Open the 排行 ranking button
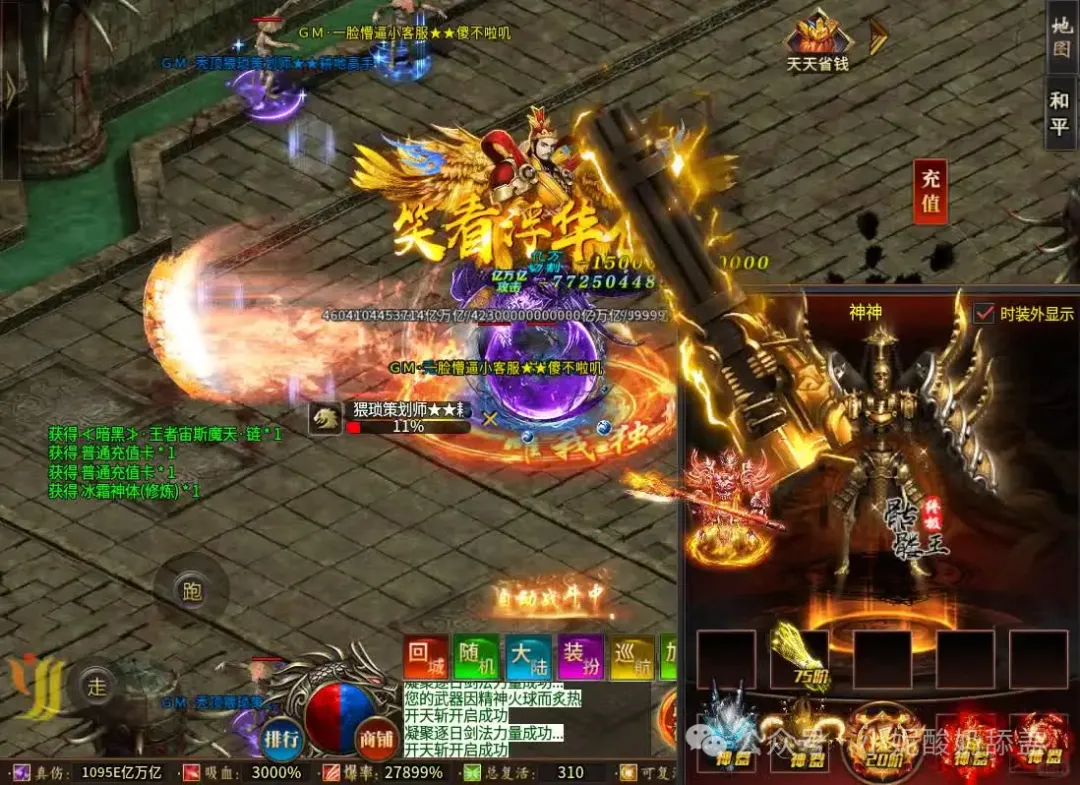Viewport: 1080px width, 785px height. click(282, 739)
